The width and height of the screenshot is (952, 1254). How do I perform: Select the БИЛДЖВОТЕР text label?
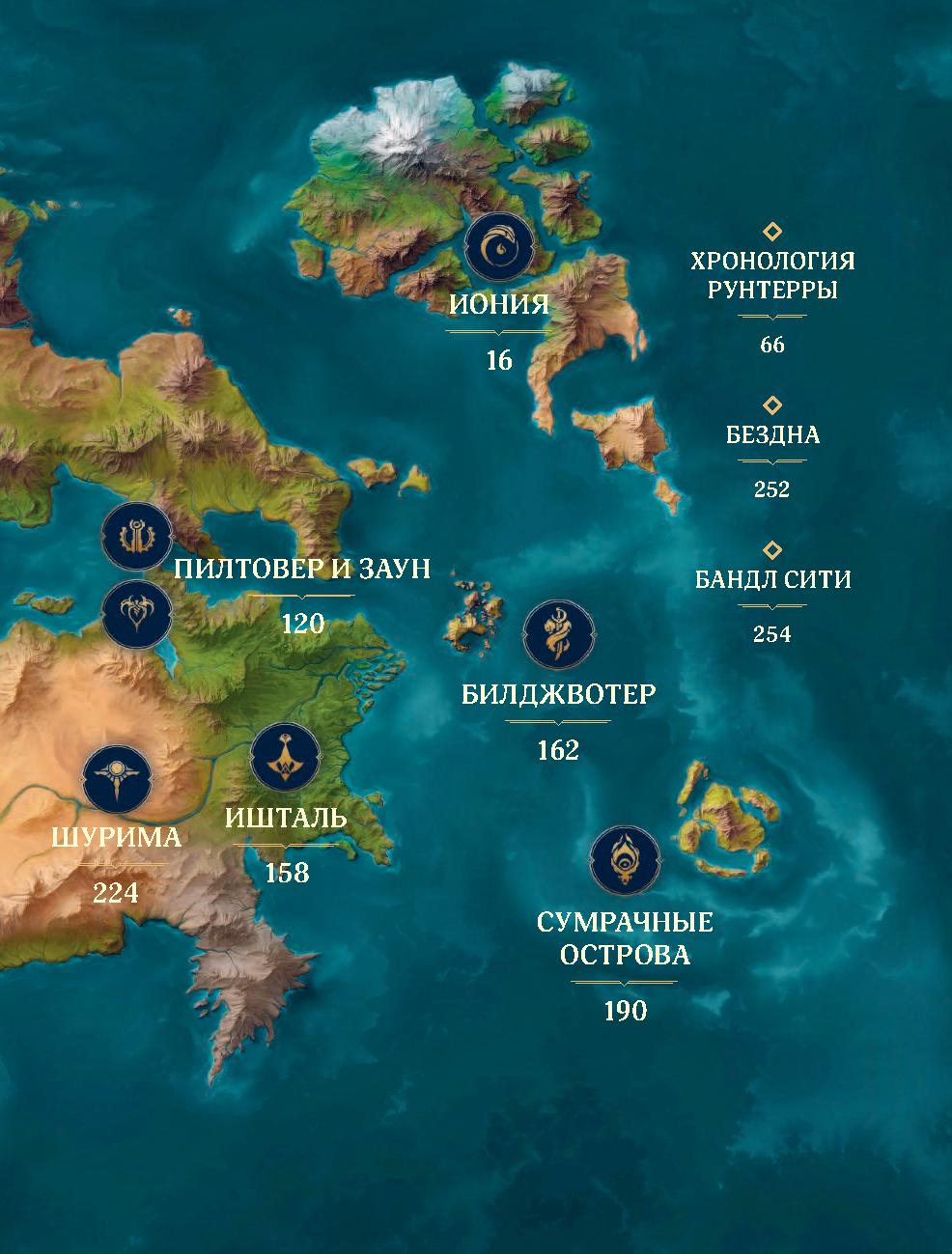click(x=559, y=693)
